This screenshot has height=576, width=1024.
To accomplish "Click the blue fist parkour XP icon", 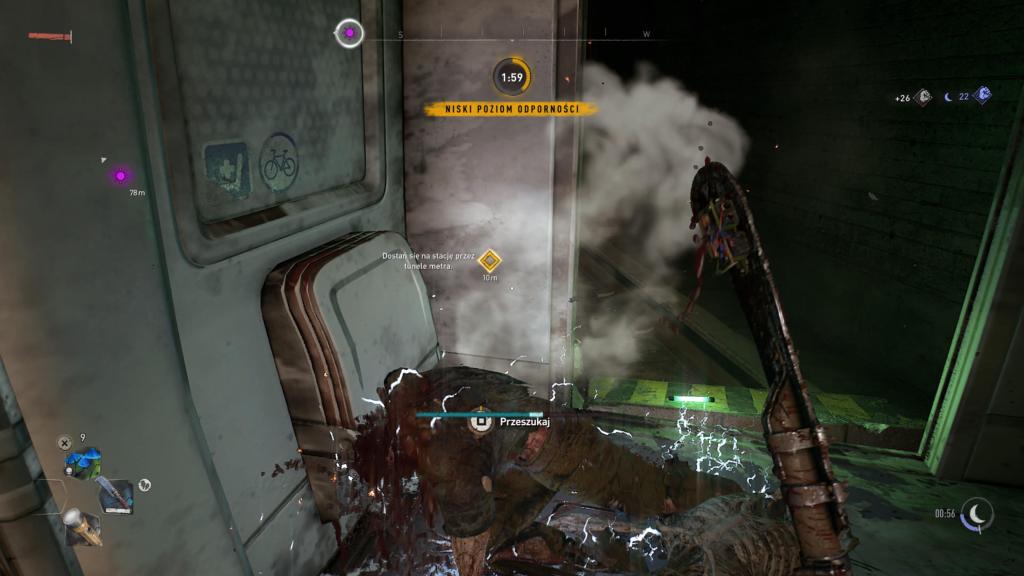I will [x=983, y=96].
